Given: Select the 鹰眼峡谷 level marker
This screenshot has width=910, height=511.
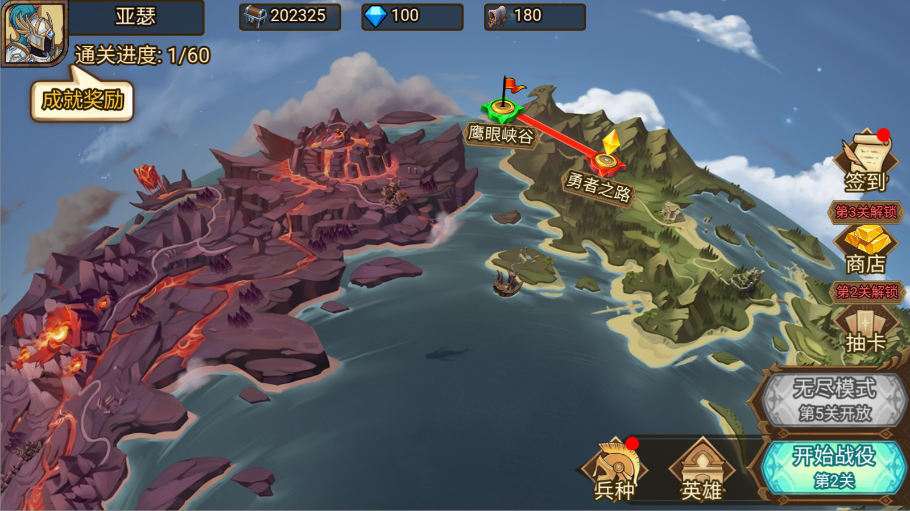Looking at the screenshot, I should pos(503,108).
